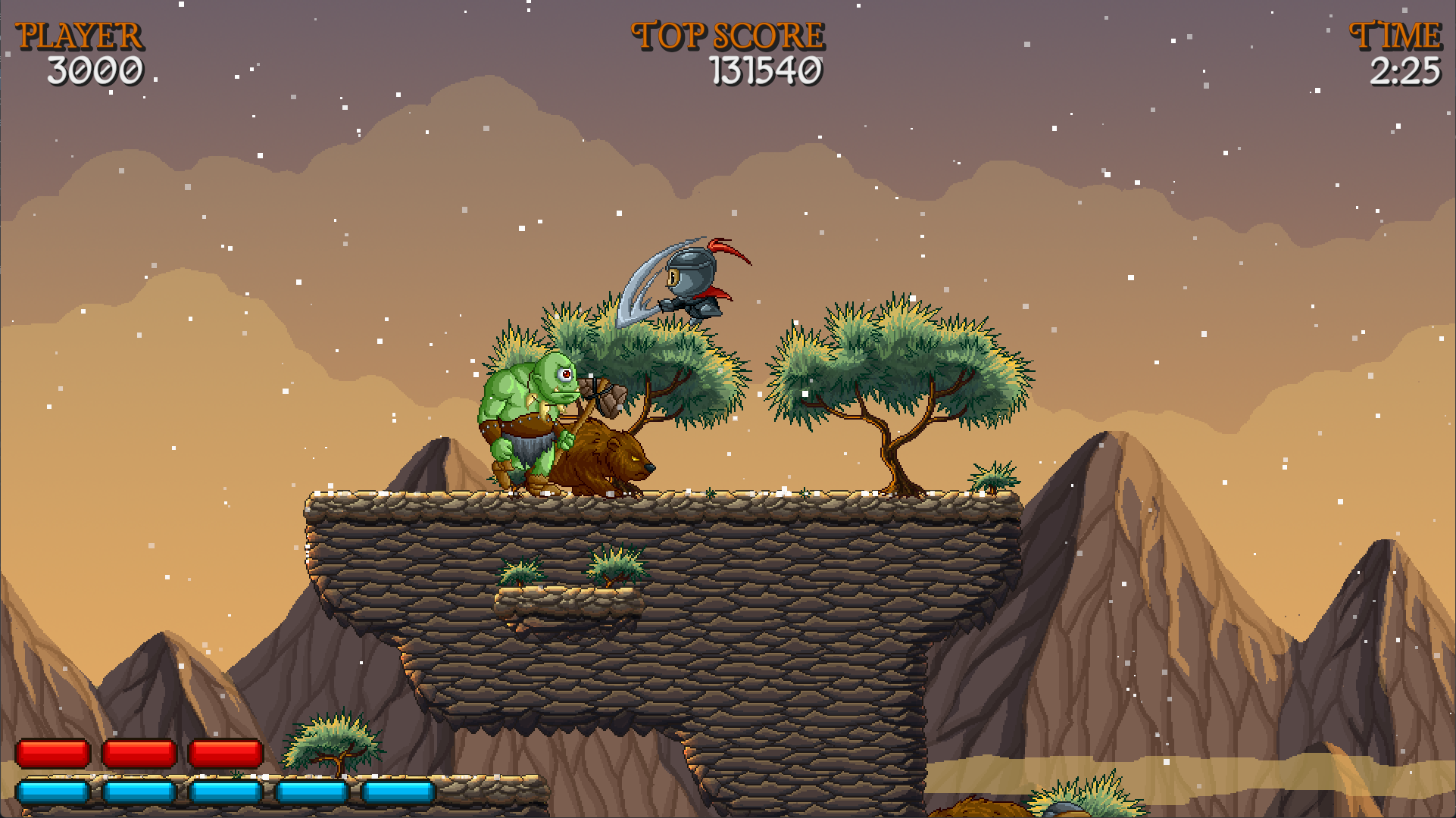1456x818 pixels.
Task: Click the first red health segment
Action: [x=53, y=754]
